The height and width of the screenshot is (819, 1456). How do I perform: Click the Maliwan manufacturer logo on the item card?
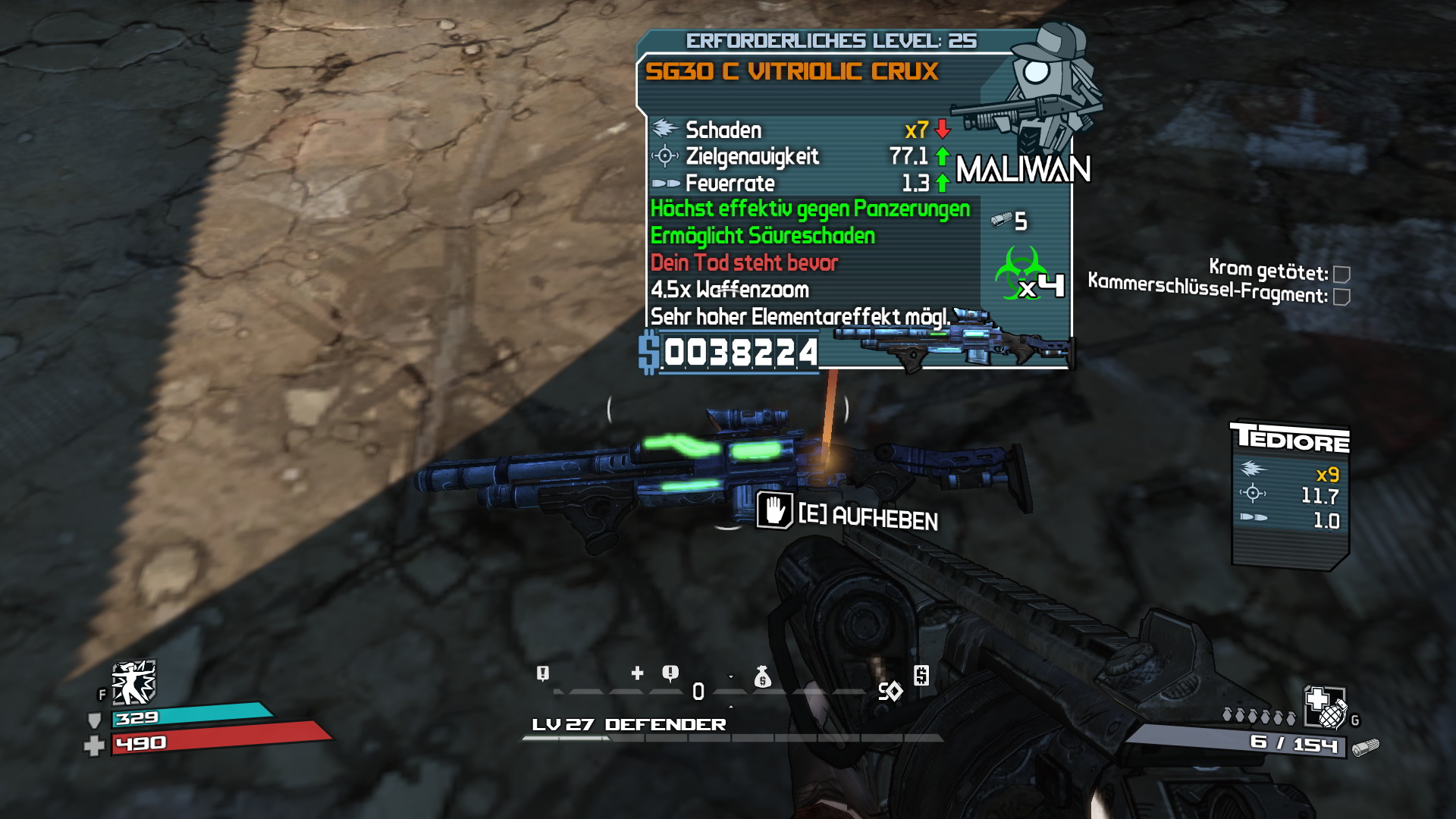(1023, 169)
